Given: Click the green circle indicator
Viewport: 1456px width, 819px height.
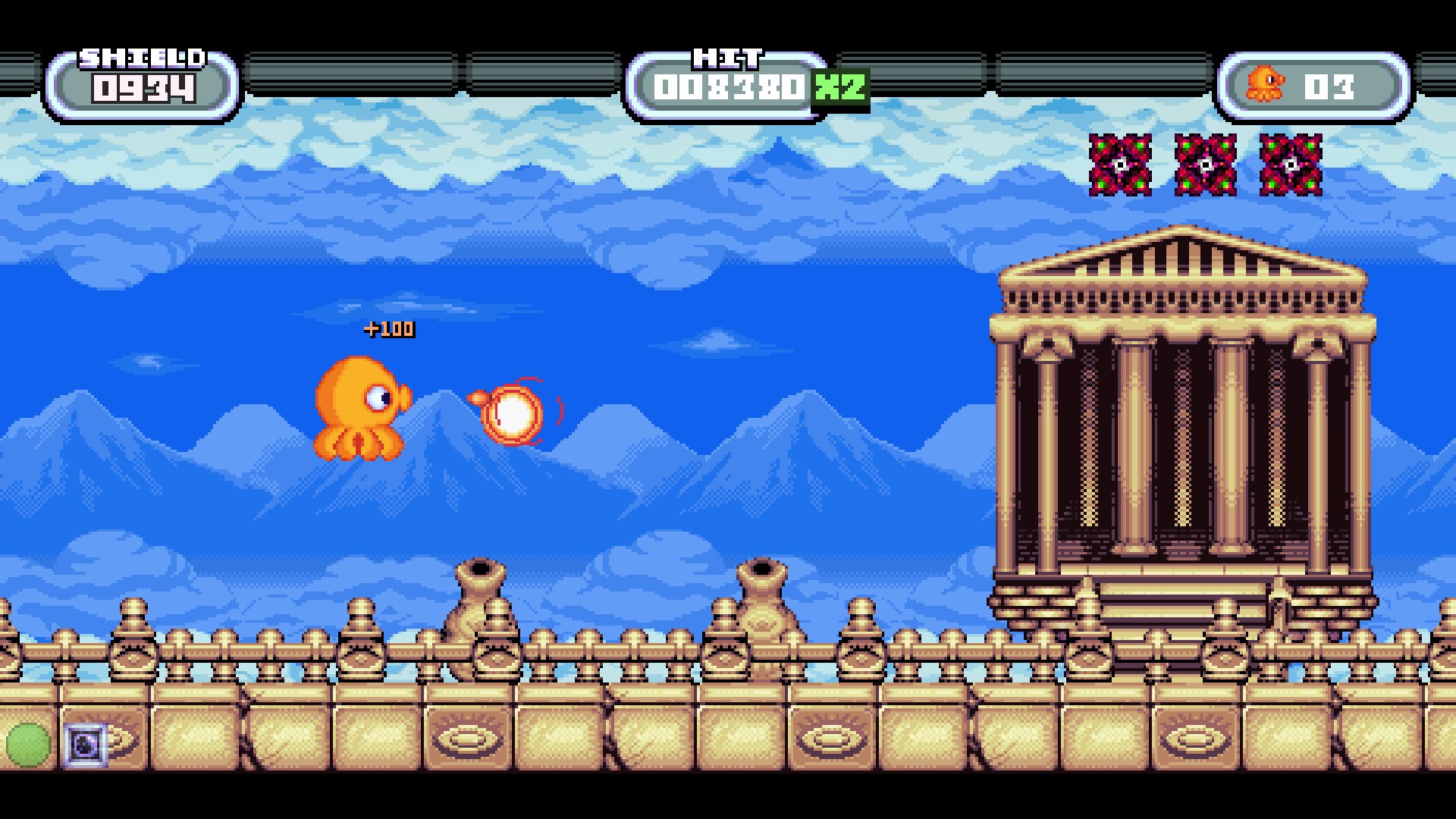Looking at the screenshot, I should pos(28,744).
